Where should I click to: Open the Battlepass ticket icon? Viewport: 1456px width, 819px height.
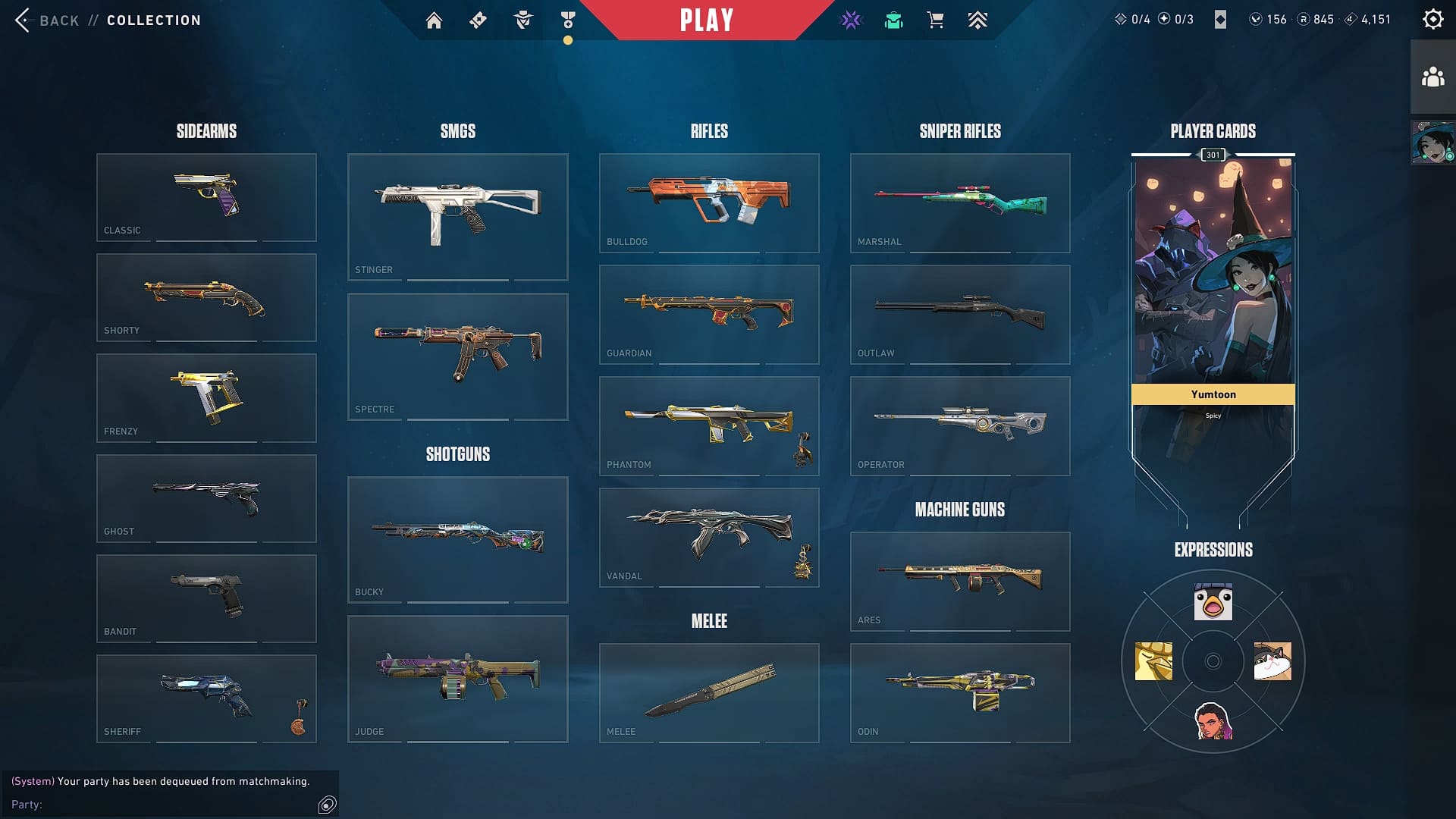coord(477,20)
